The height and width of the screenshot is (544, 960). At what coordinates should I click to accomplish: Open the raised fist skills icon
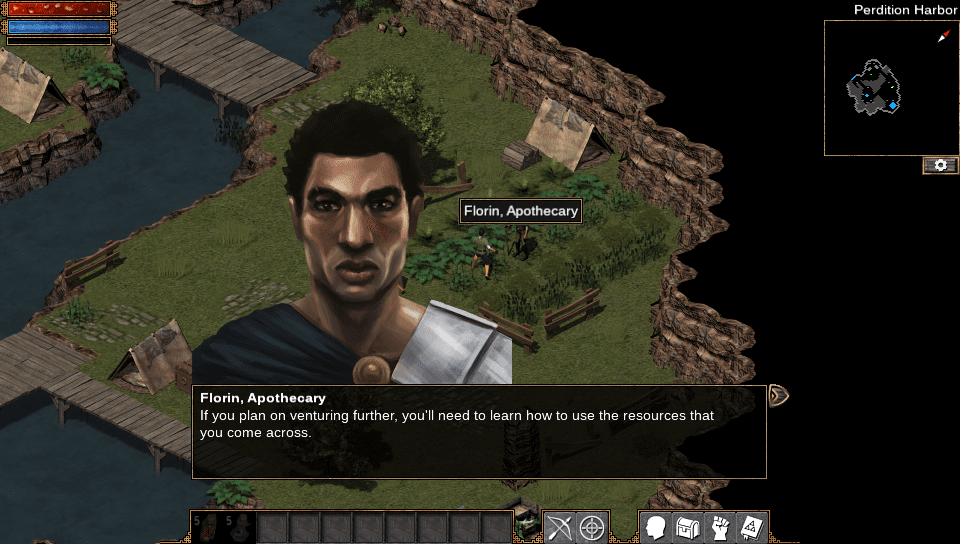[719, 526]
